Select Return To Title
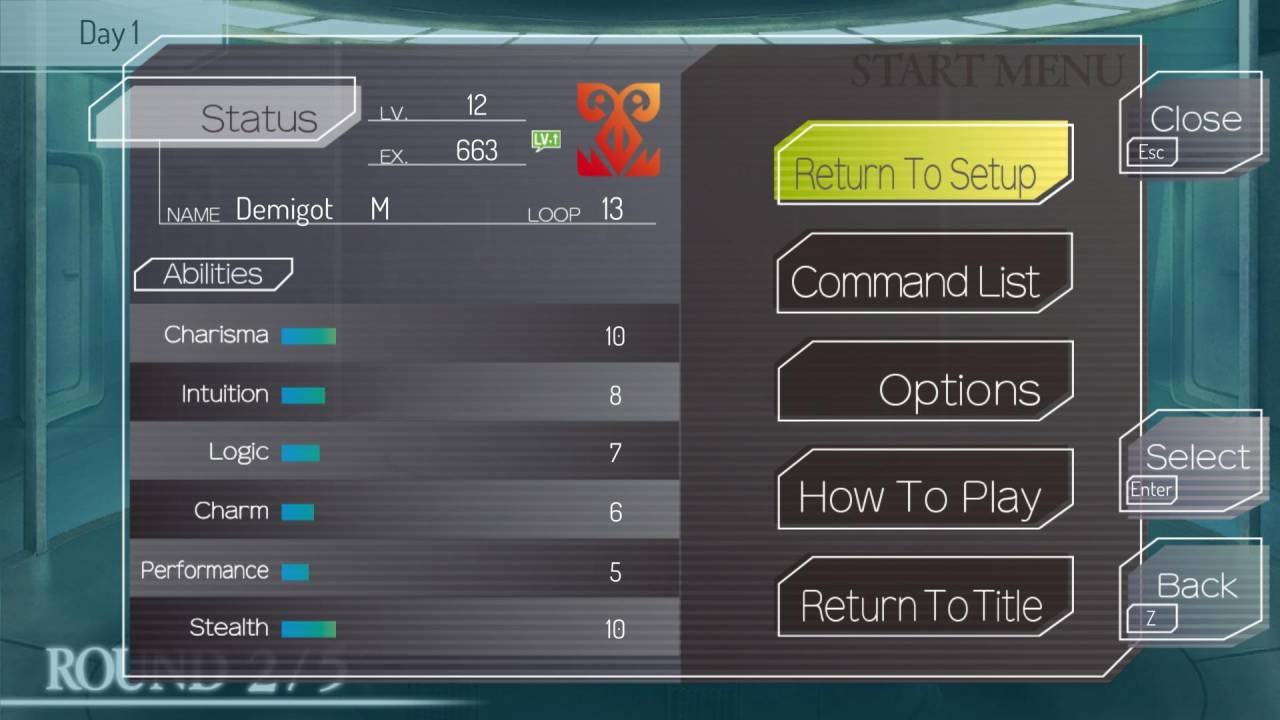This screenshot has height=720, width=1280. 923,598
